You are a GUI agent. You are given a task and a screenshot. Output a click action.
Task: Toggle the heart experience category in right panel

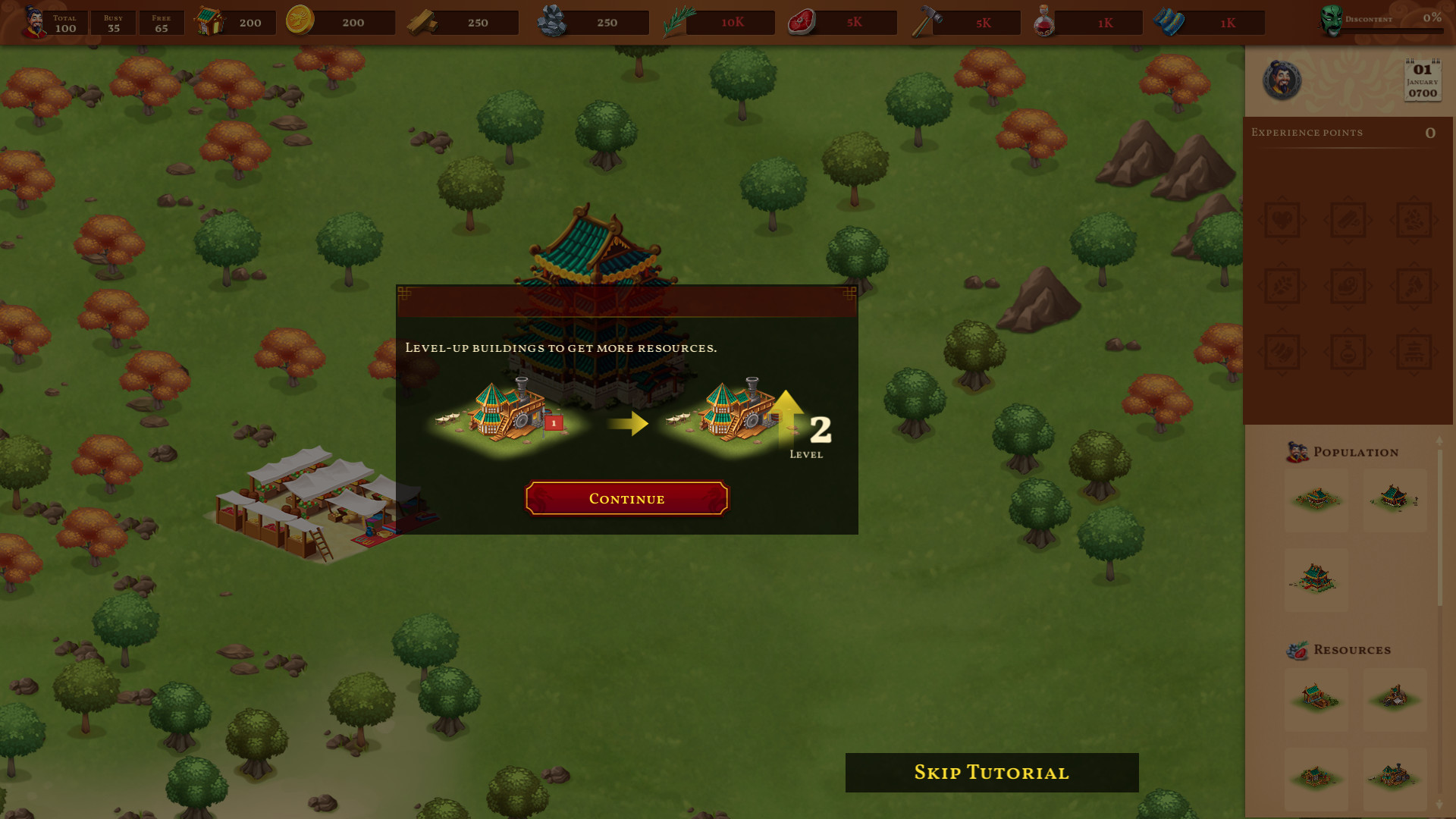click(x=1282, y=220)
